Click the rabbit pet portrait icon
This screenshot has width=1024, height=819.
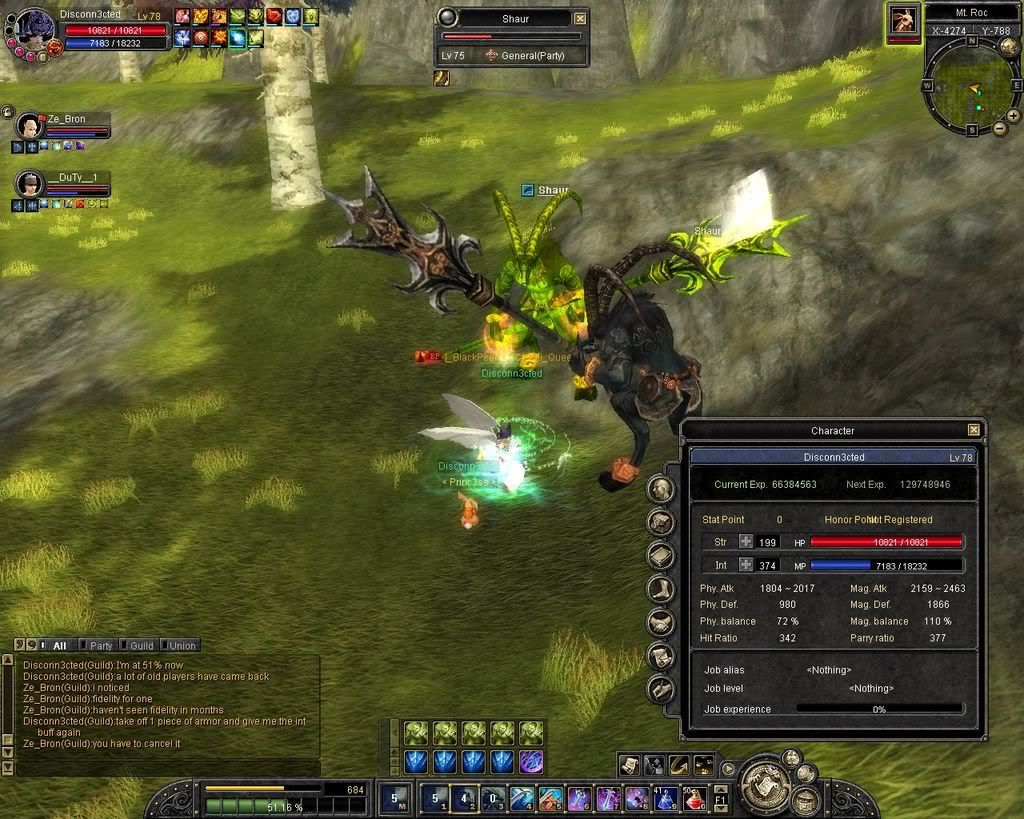pyautogui.click(x=903, y=20)
